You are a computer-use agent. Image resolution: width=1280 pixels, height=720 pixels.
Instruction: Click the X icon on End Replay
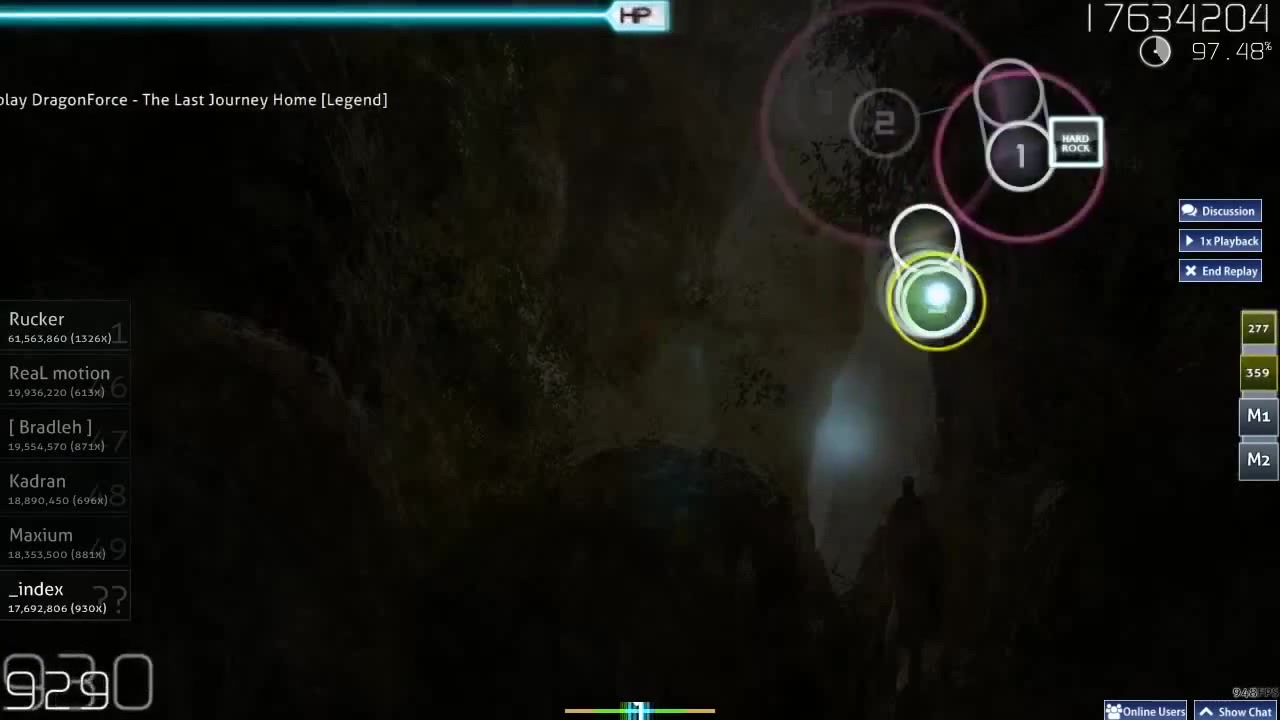click(1191, 271)
